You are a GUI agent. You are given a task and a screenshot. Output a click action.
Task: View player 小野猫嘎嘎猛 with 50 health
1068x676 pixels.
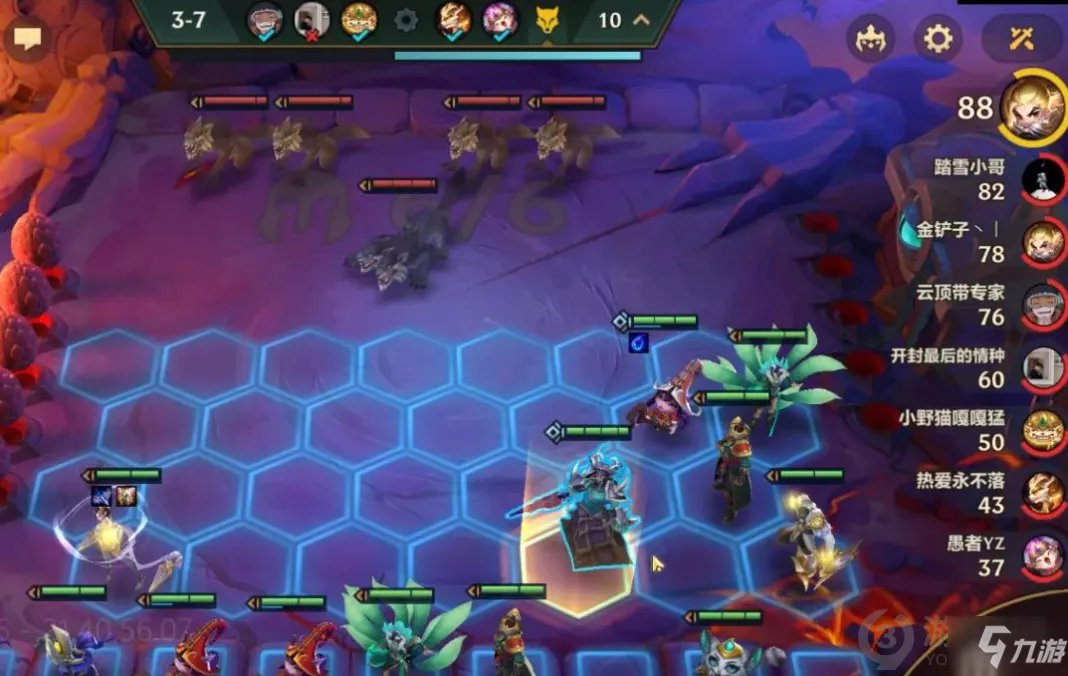click(x=1042, y=430)
